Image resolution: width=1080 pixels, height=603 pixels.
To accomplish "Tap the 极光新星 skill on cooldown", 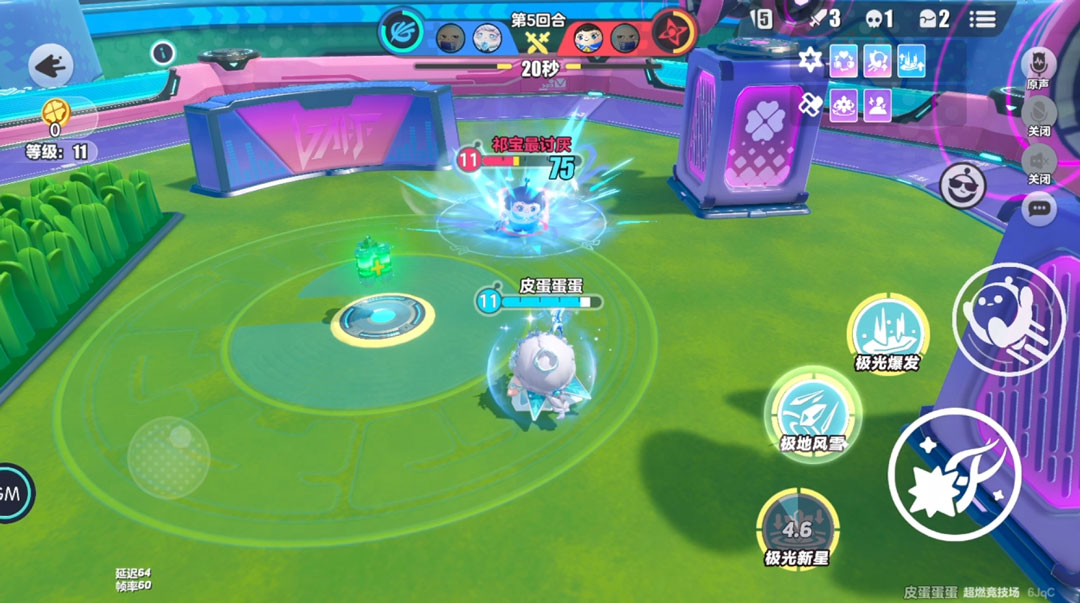I will (796, 528).
